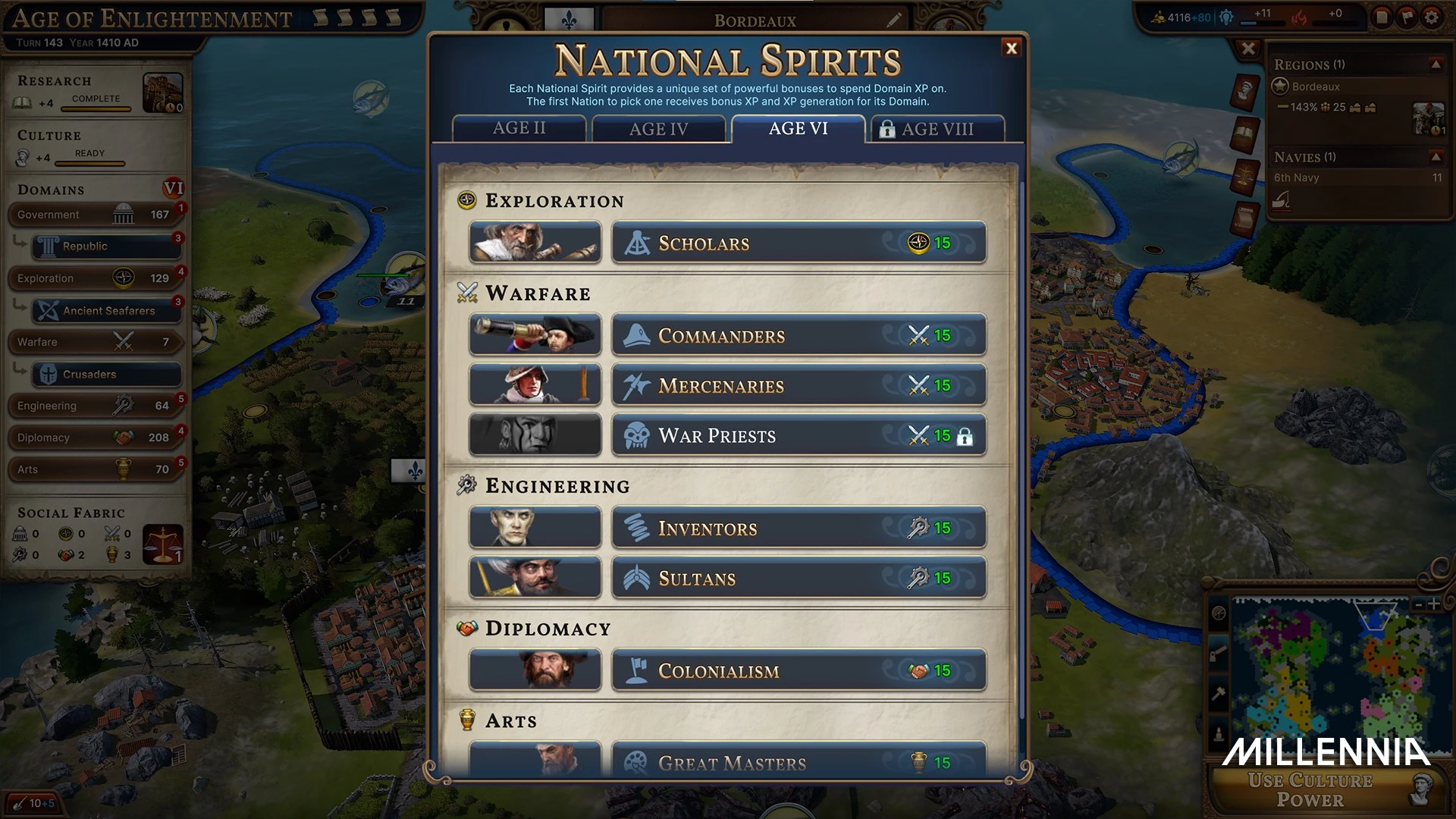
Task: Choose the Scholars national spirit
Action: [x=799, y=243]
